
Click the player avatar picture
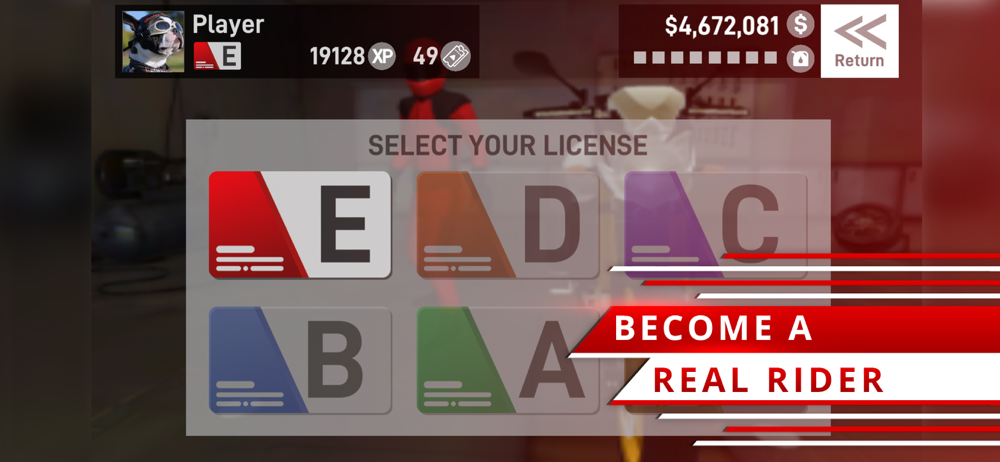pyautogui.click(x=153, y=41)
